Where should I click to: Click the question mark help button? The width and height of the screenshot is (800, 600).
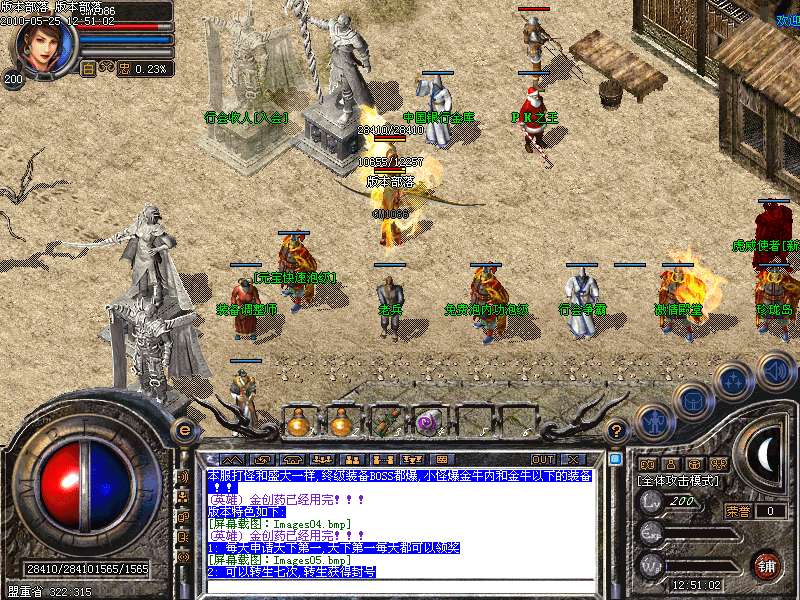[x=617, y=431]
